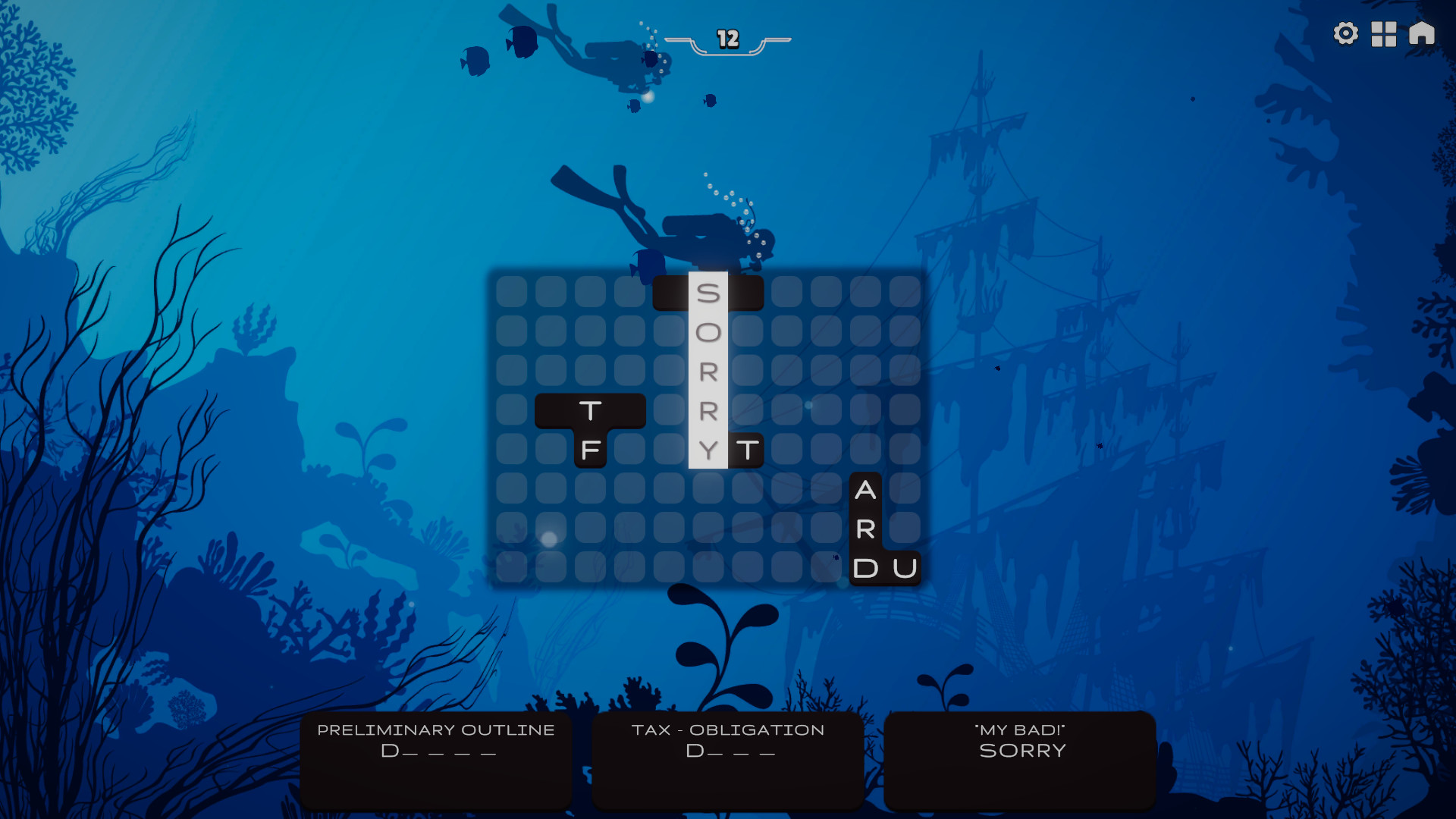Click the letter Y at the SORRY tile's bottom
Viewport: 1456px width, 819px height.
(708, 449)
